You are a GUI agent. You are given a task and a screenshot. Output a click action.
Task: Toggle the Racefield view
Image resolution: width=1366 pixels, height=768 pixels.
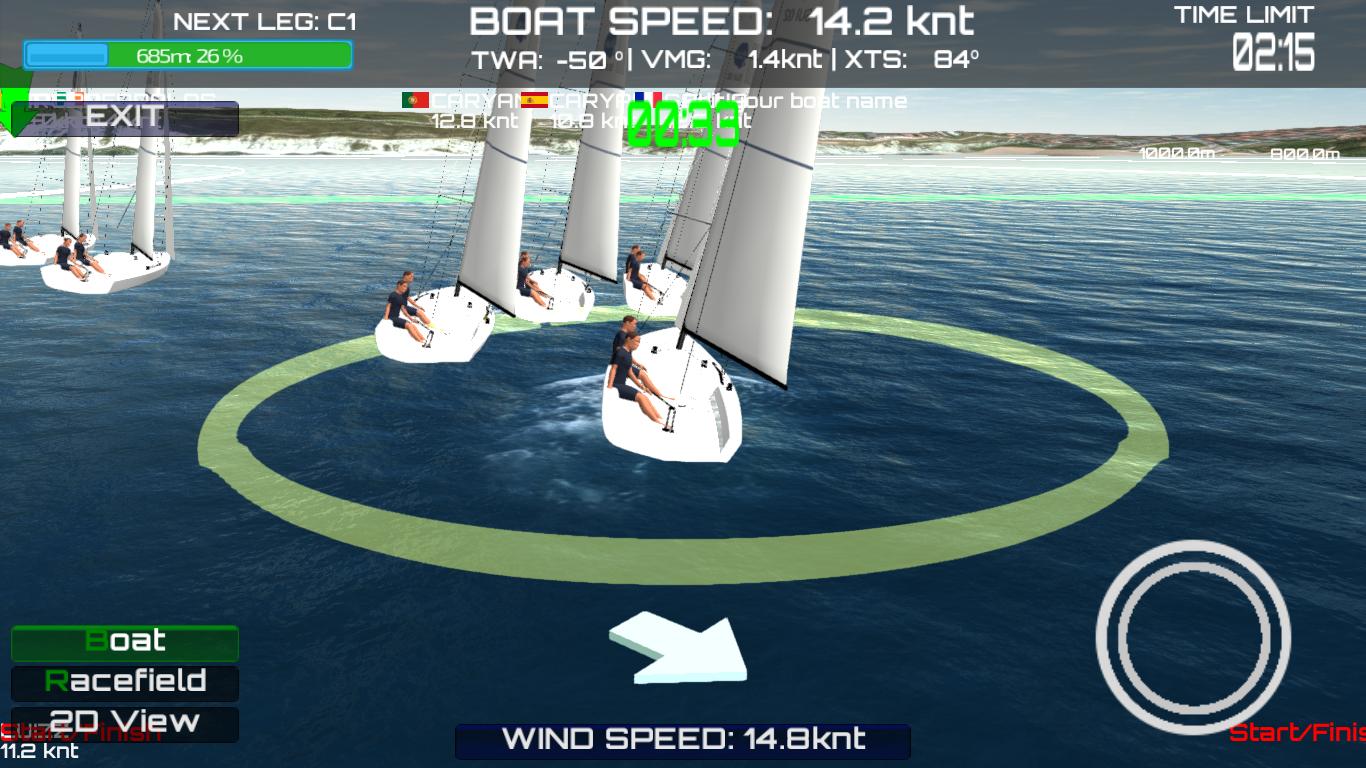pos(124,683)
